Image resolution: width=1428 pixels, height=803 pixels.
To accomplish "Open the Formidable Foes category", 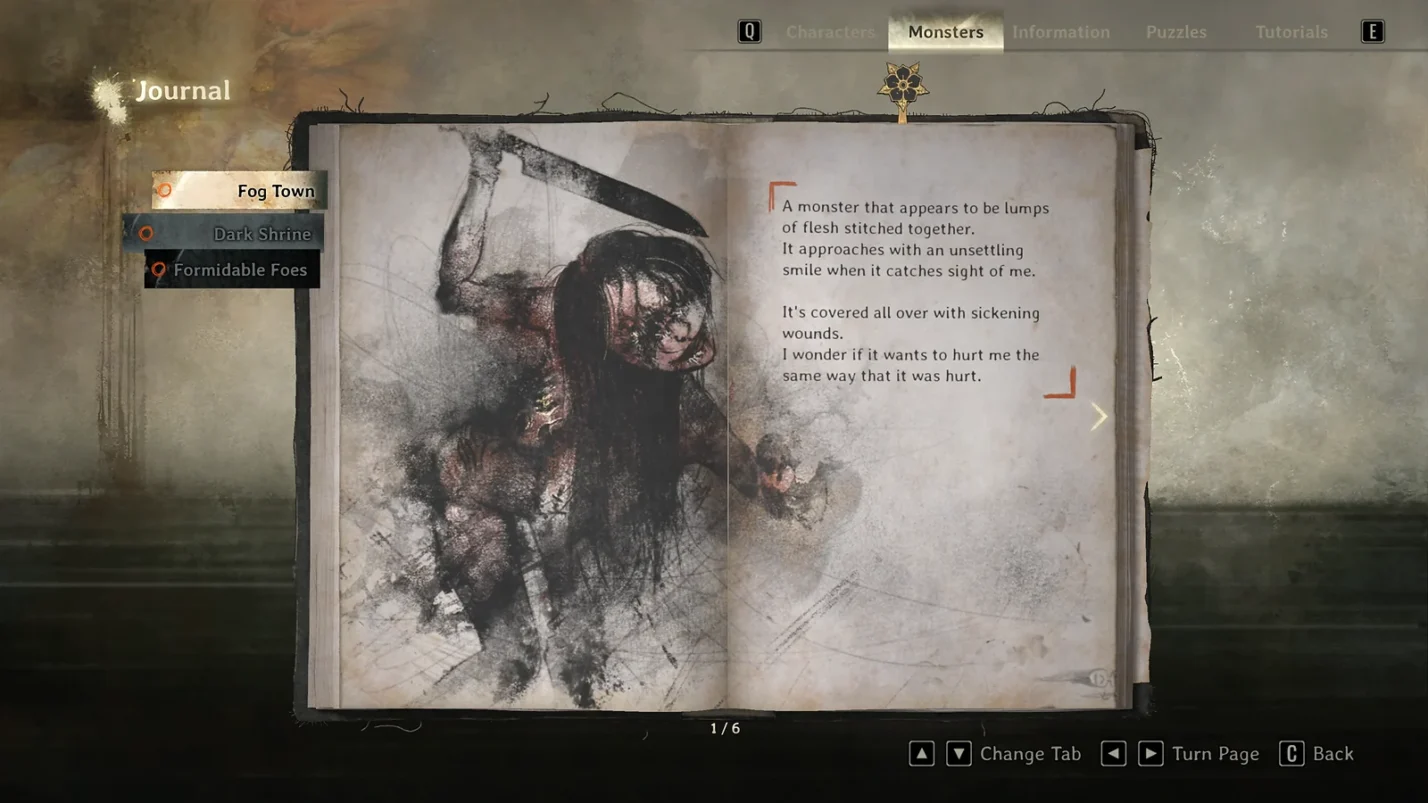I will [233, 270].
